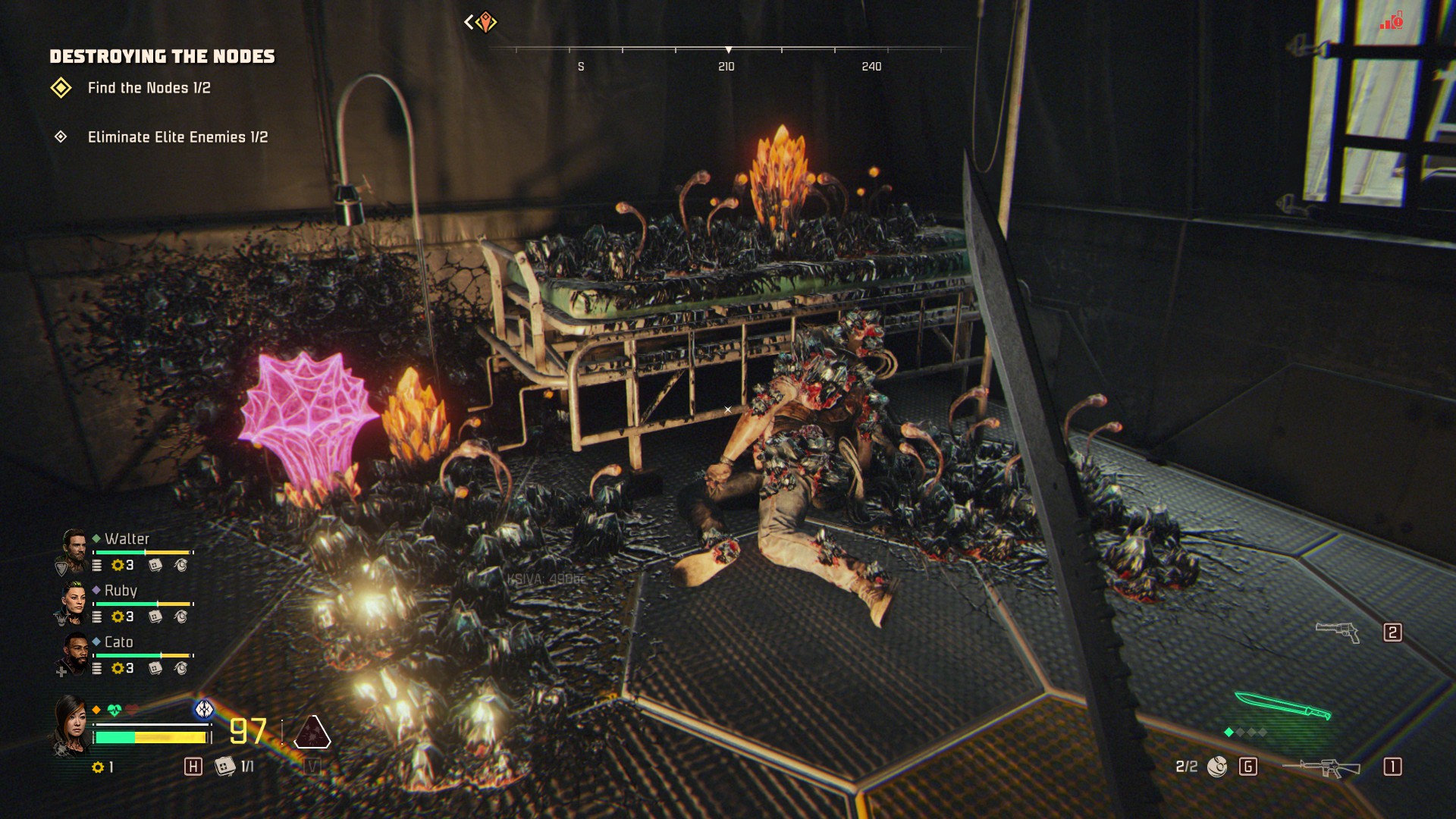Select the 'Find the Nodes' objective
The height and width of the screenshot is (819, 1456).
[149, 88]
